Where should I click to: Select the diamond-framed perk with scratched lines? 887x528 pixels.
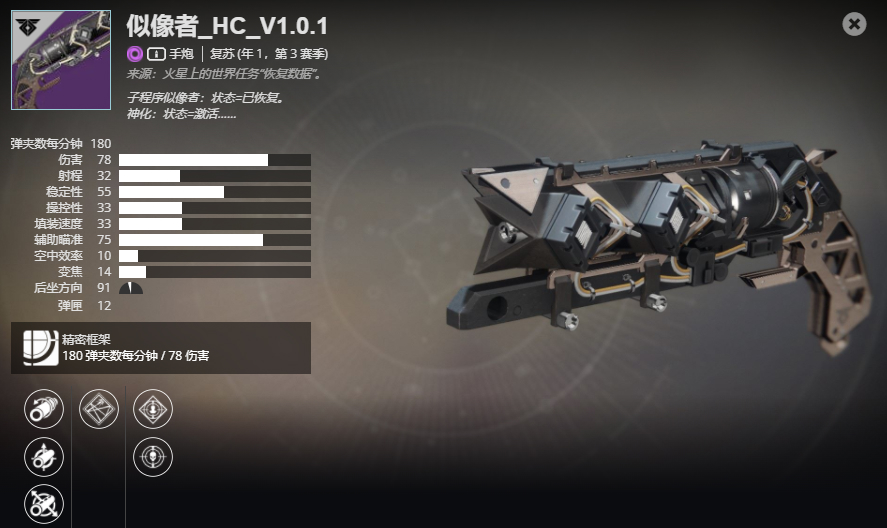(99, 409)
